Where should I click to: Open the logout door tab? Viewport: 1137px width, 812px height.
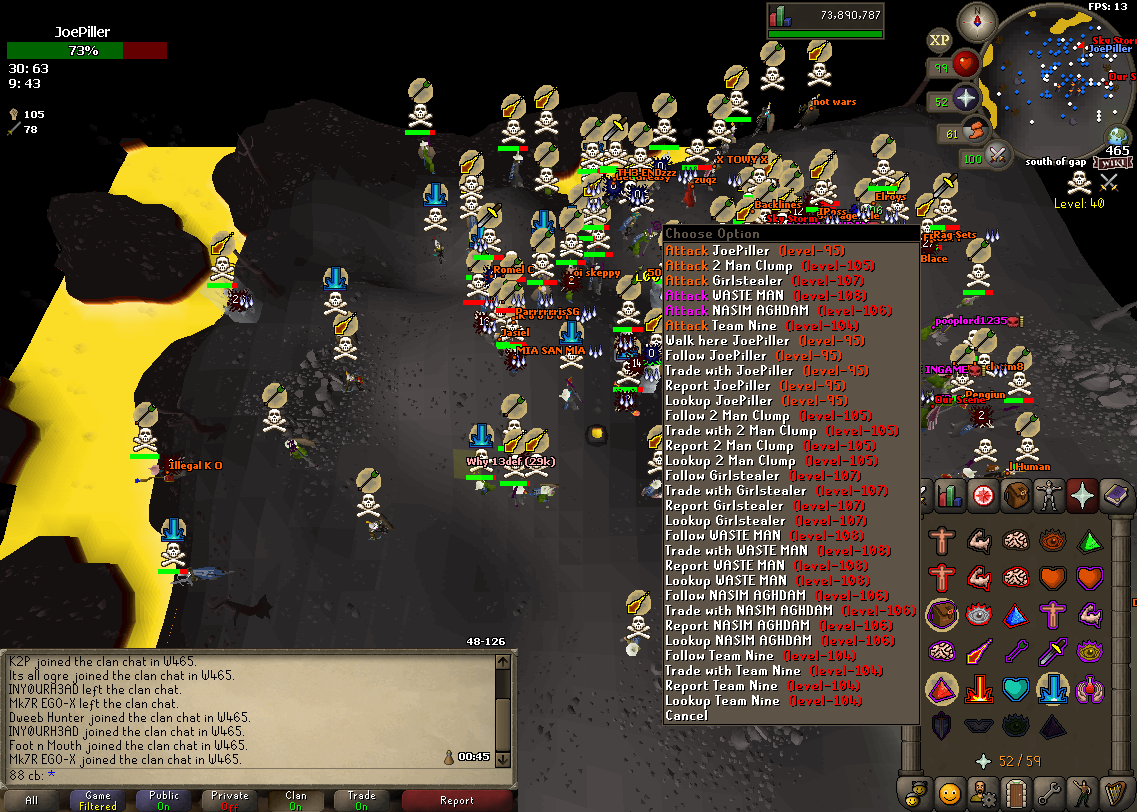pyautogui.click(x=1015, y=791)
